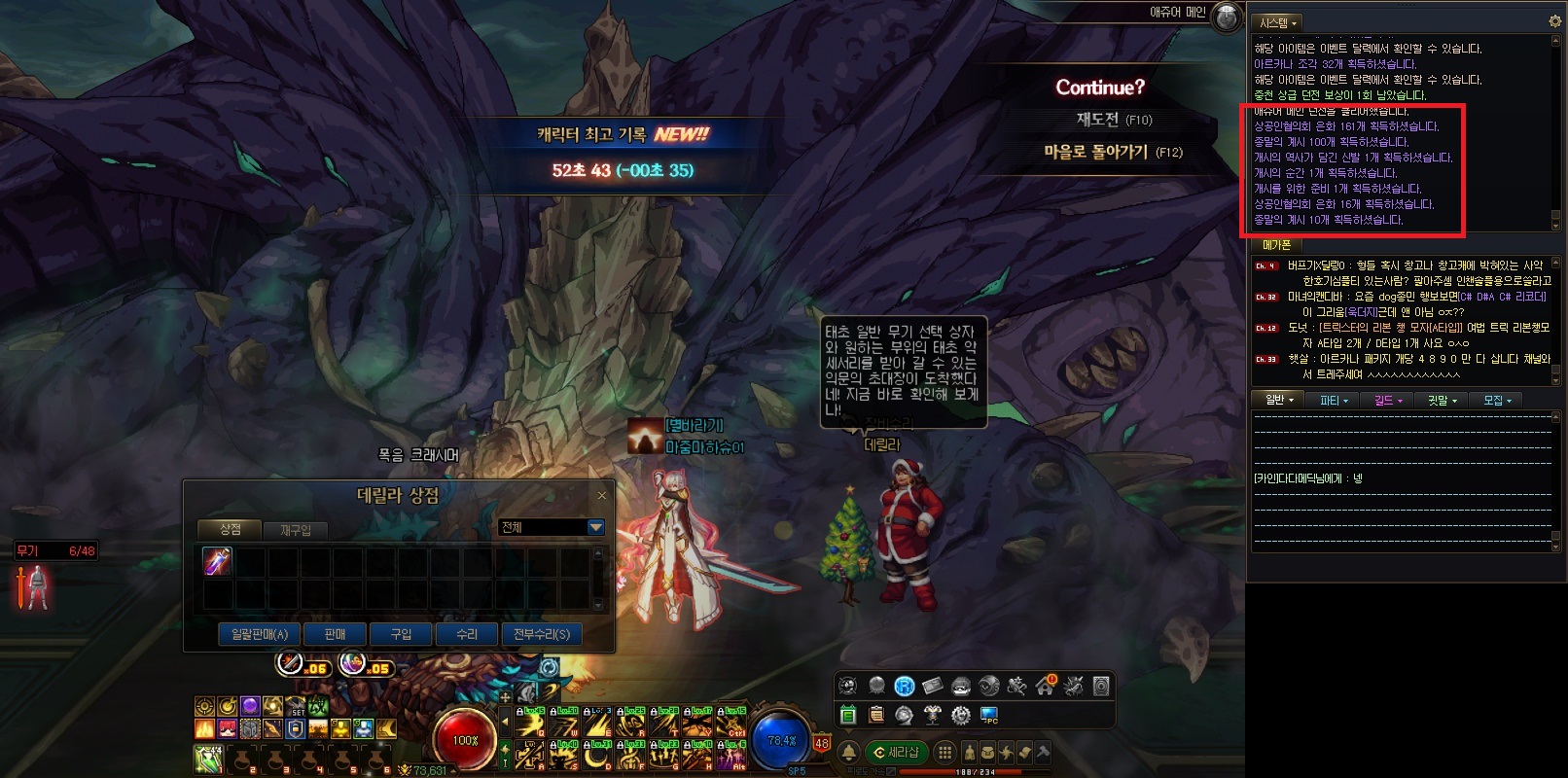Switch chat to the 길드 channel tab
1568x778 pixels.
[1387, 400]
